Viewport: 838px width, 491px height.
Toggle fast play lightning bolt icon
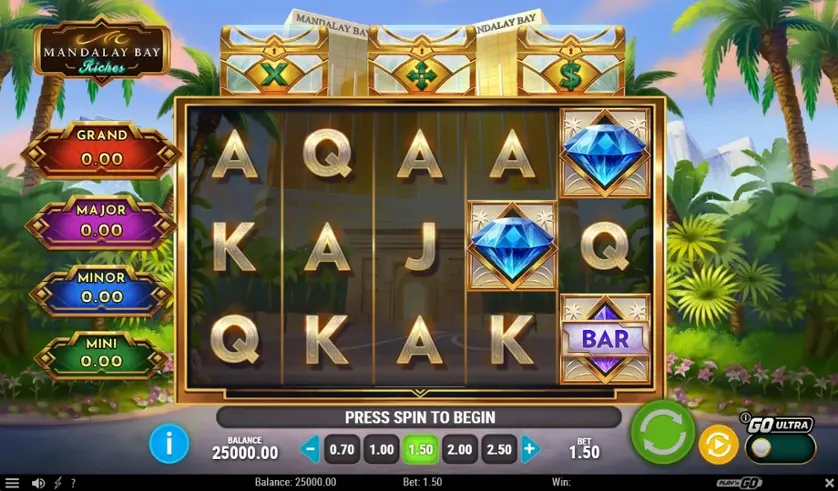[x=57, y=483]
